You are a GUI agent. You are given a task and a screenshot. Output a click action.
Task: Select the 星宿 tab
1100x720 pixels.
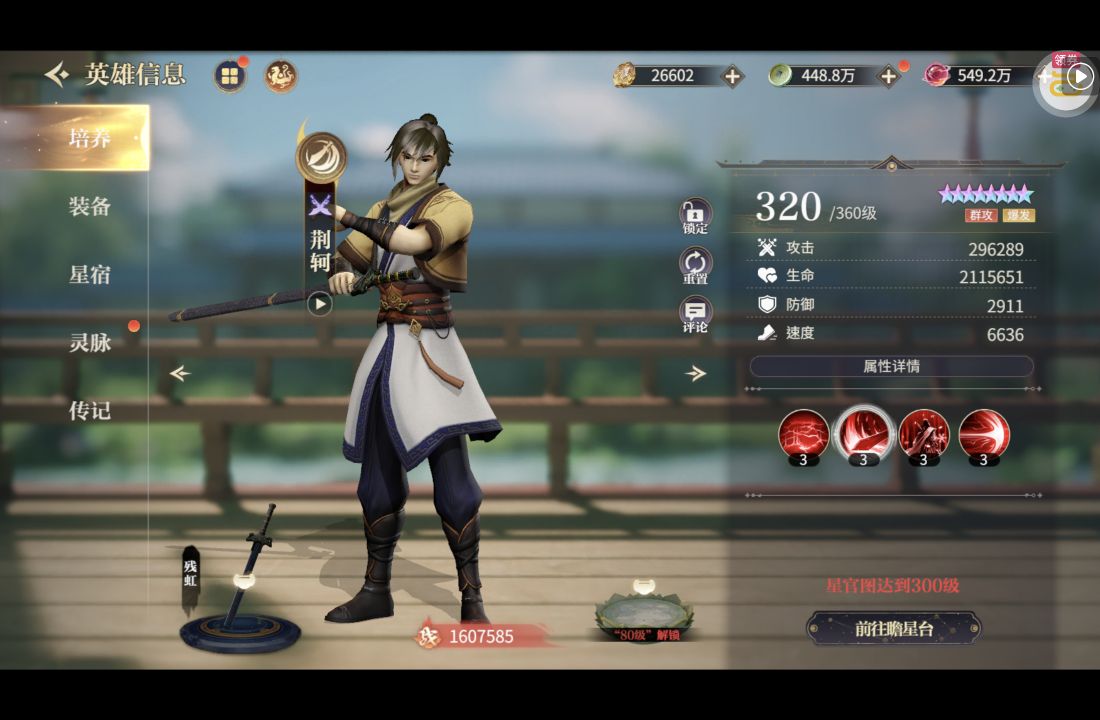click(89, 275)
